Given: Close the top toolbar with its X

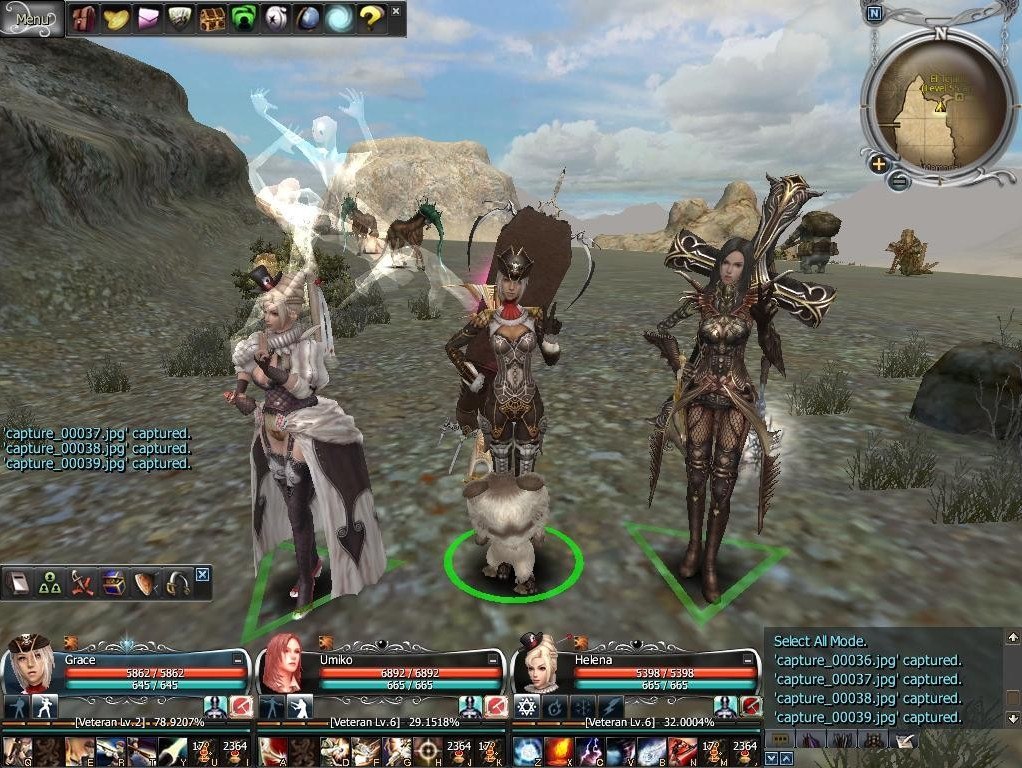Looking at the screenshot, I should 396,11.
